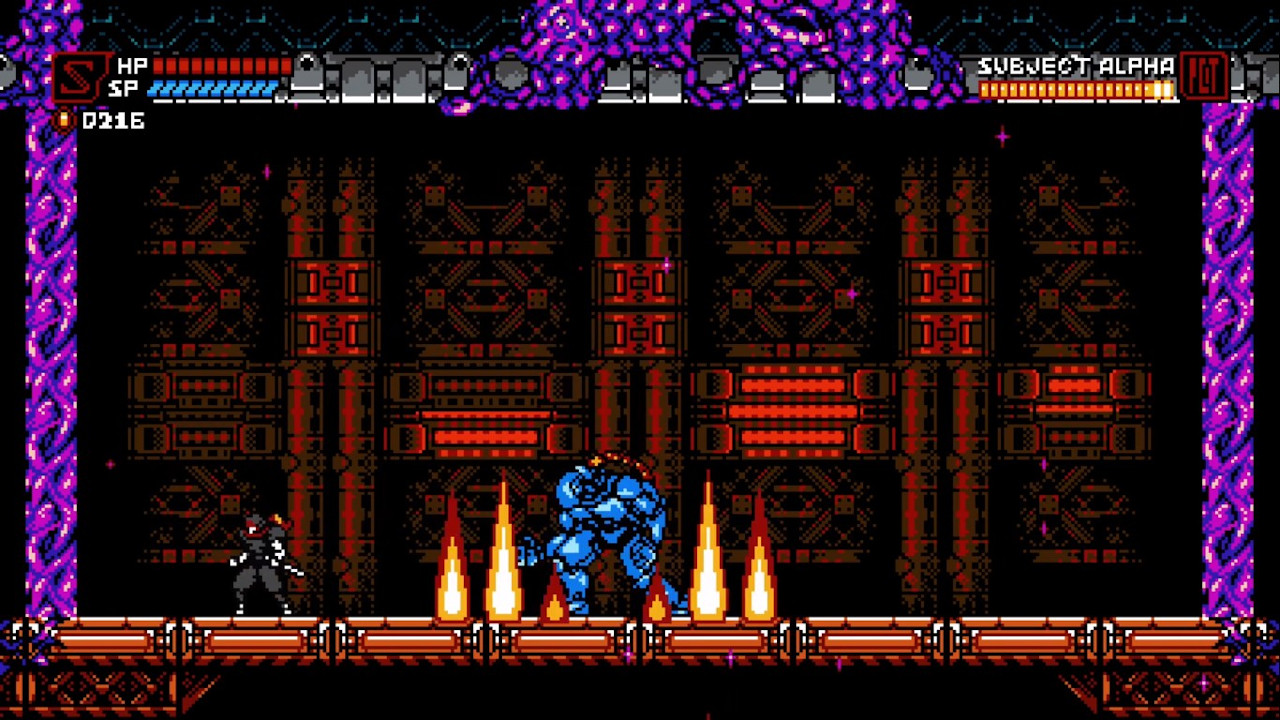Click the sparkle near the boss health bar
Screen dimensions: 1280x720
point(1003,138)
